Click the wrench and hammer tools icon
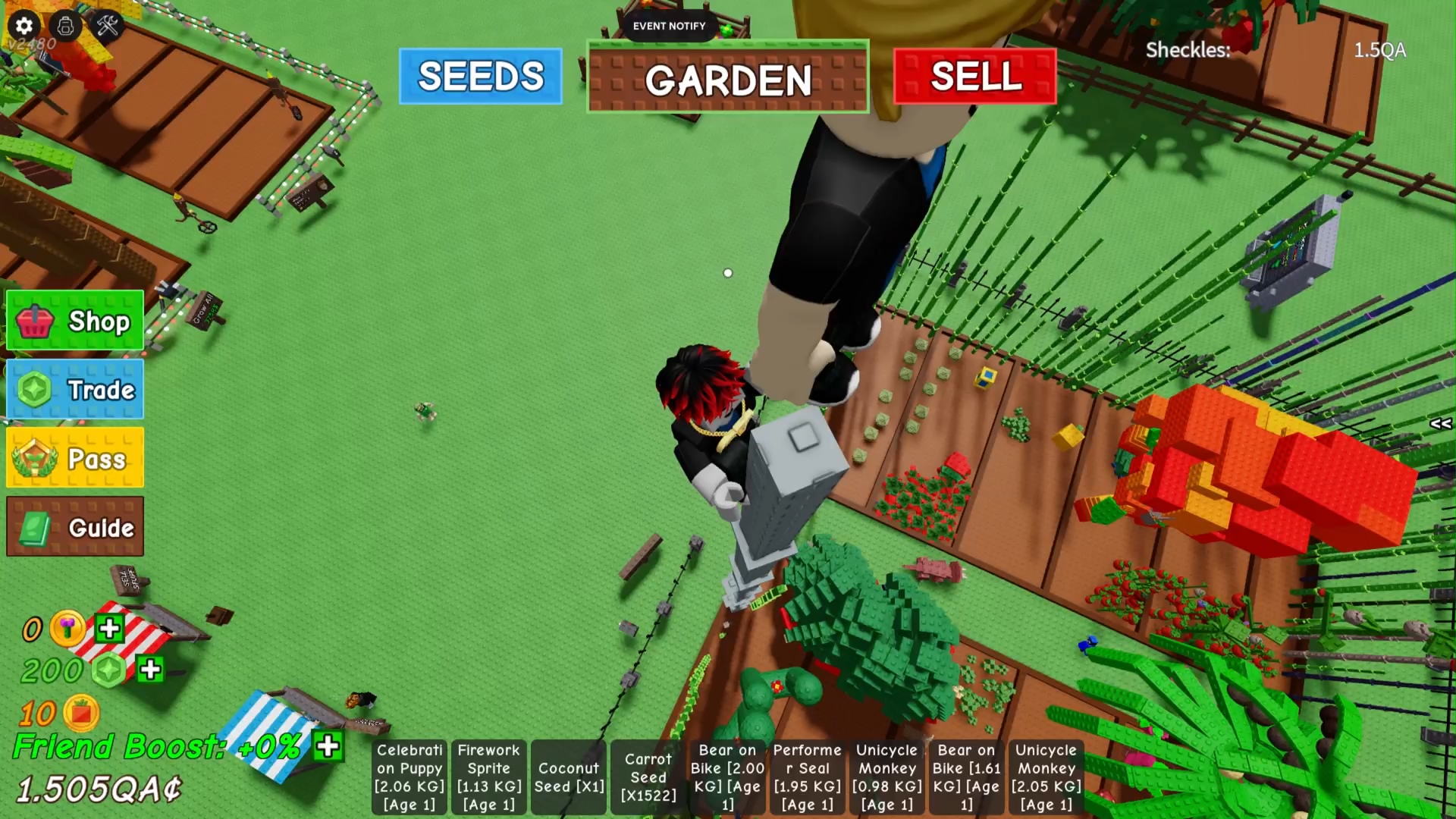 [x=108, y=26]
